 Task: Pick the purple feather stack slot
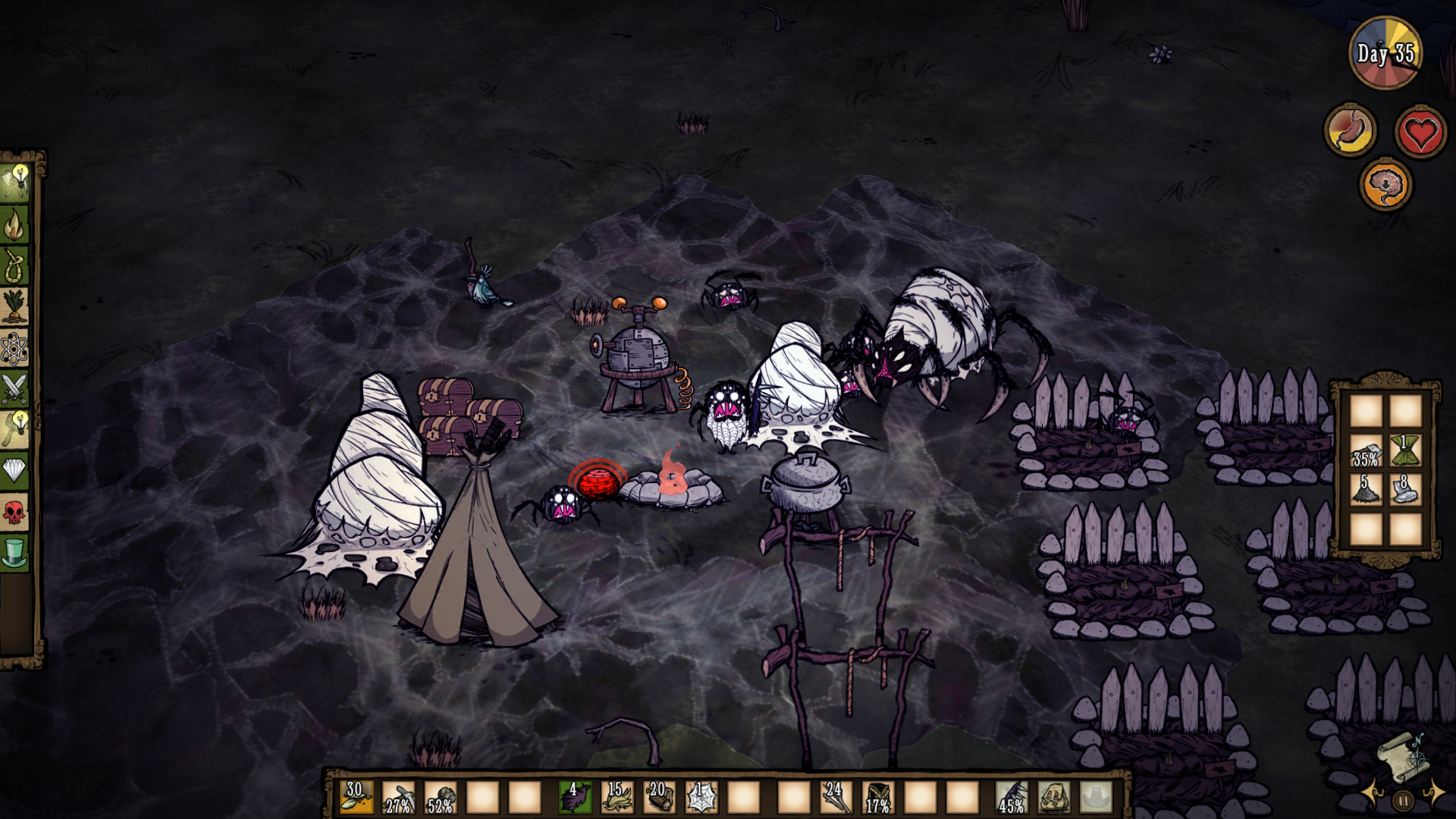click(x=574, y=797)
